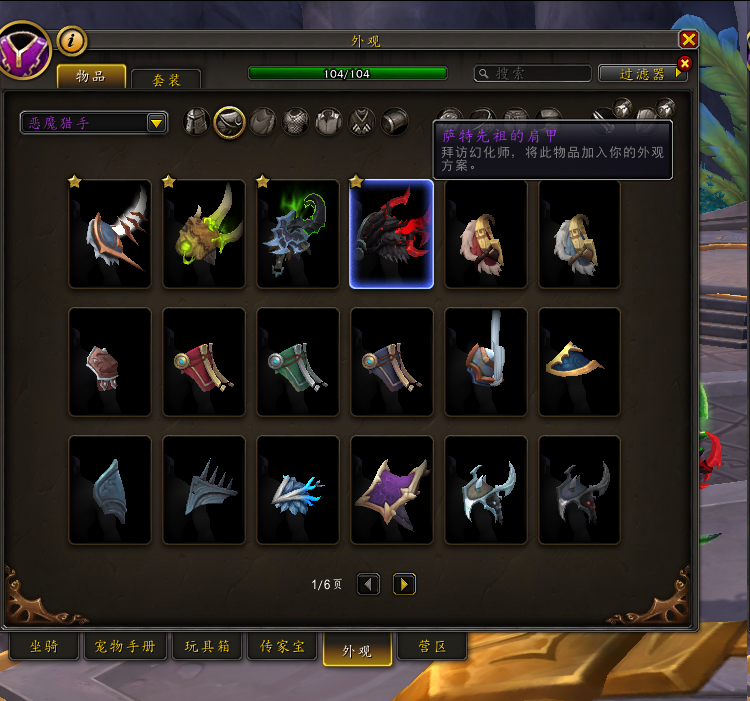
Task: Switch to the 宠物手册 pet journal tab
Action: (x=125, y=647)
